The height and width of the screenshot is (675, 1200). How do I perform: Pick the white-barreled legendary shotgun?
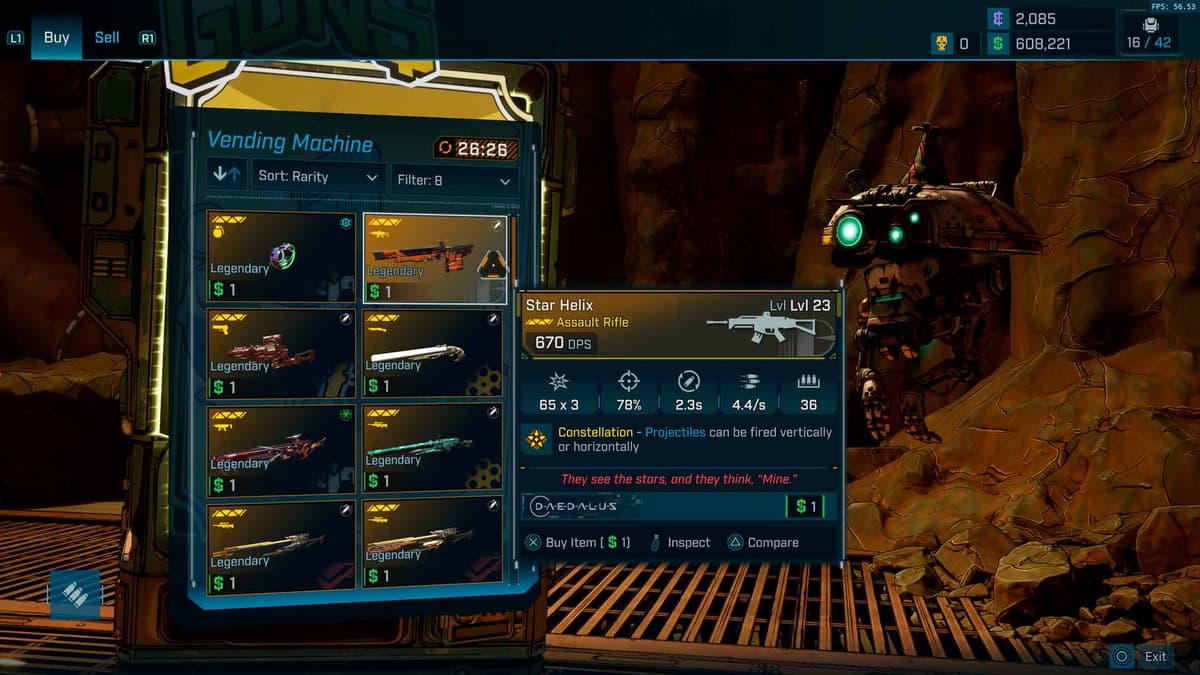click(431, 353)
